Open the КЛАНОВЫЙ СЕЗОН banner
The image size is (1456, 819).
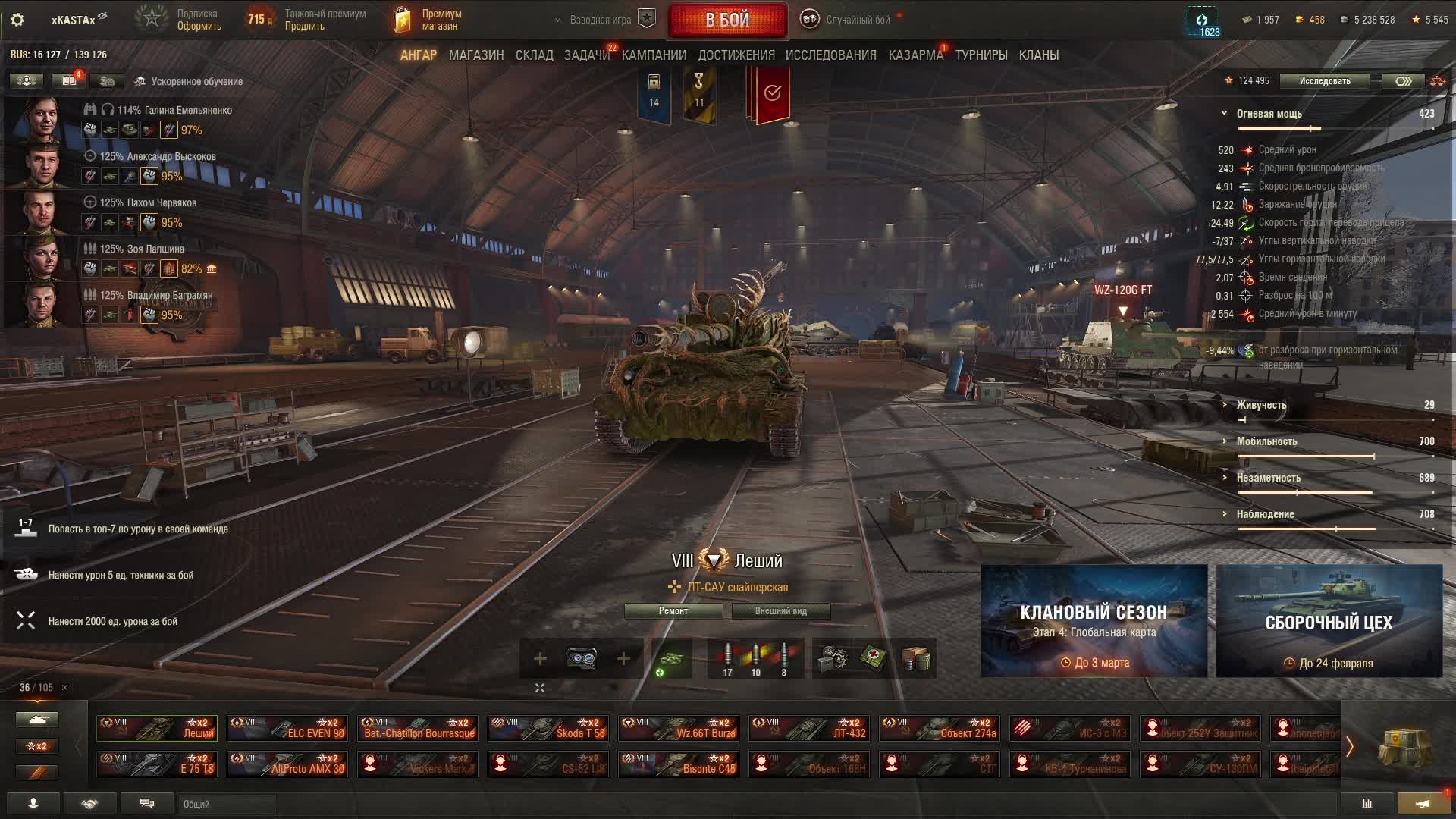point(1094,621)
